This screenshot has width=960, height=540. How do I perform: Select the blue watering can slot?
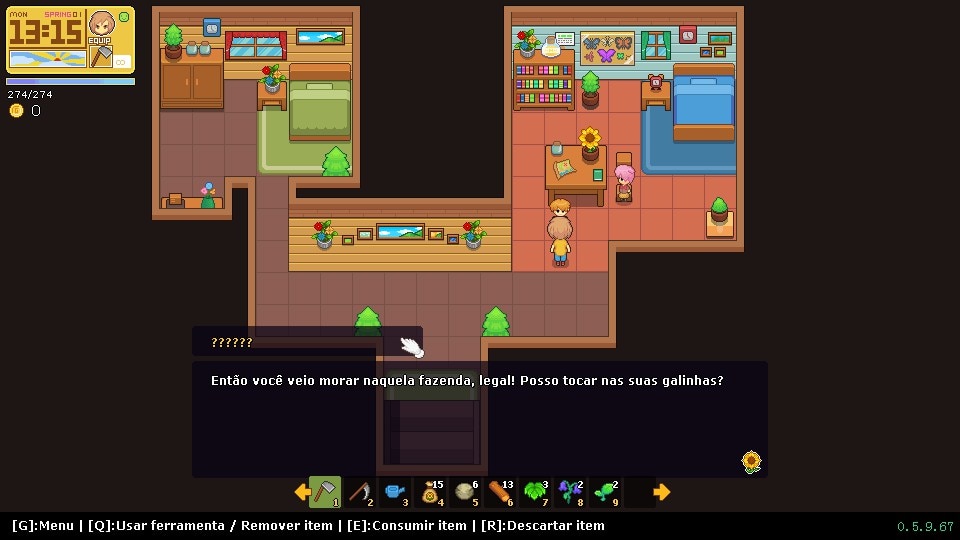(x=395, y=492)
